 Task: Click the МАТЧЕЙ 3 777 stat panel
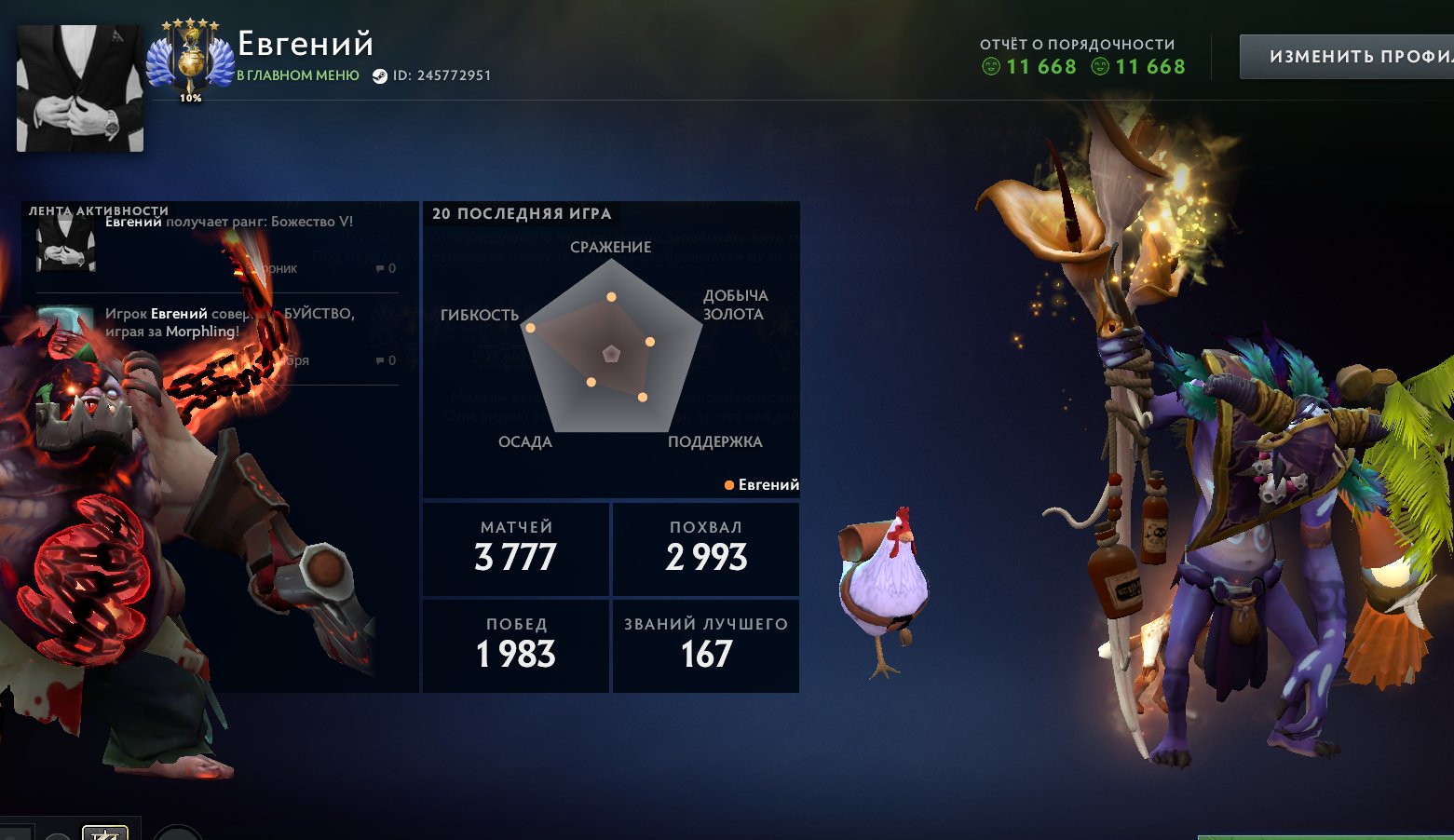(515, 549)
